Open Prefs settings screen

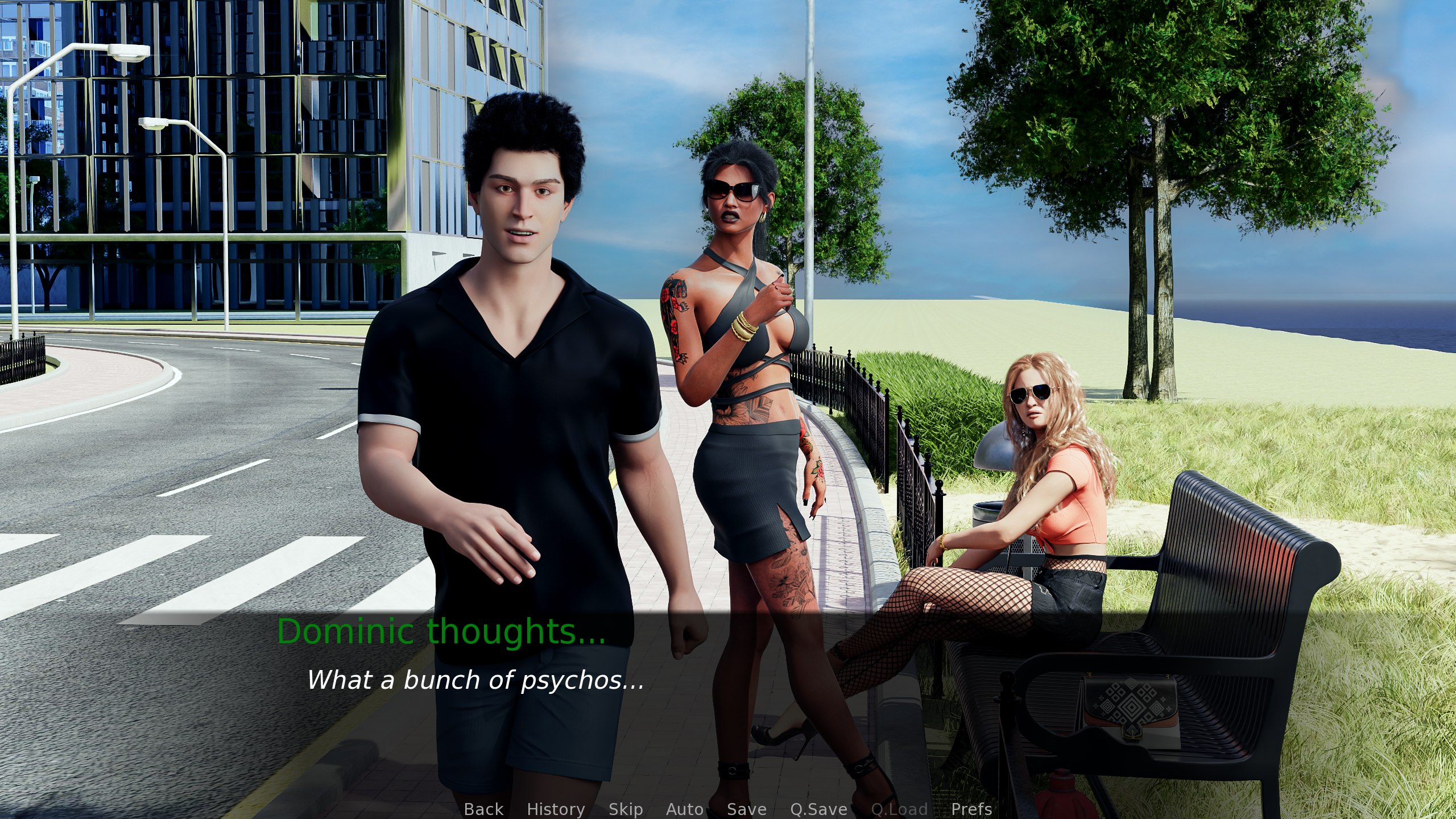click(x=971, y=809)
